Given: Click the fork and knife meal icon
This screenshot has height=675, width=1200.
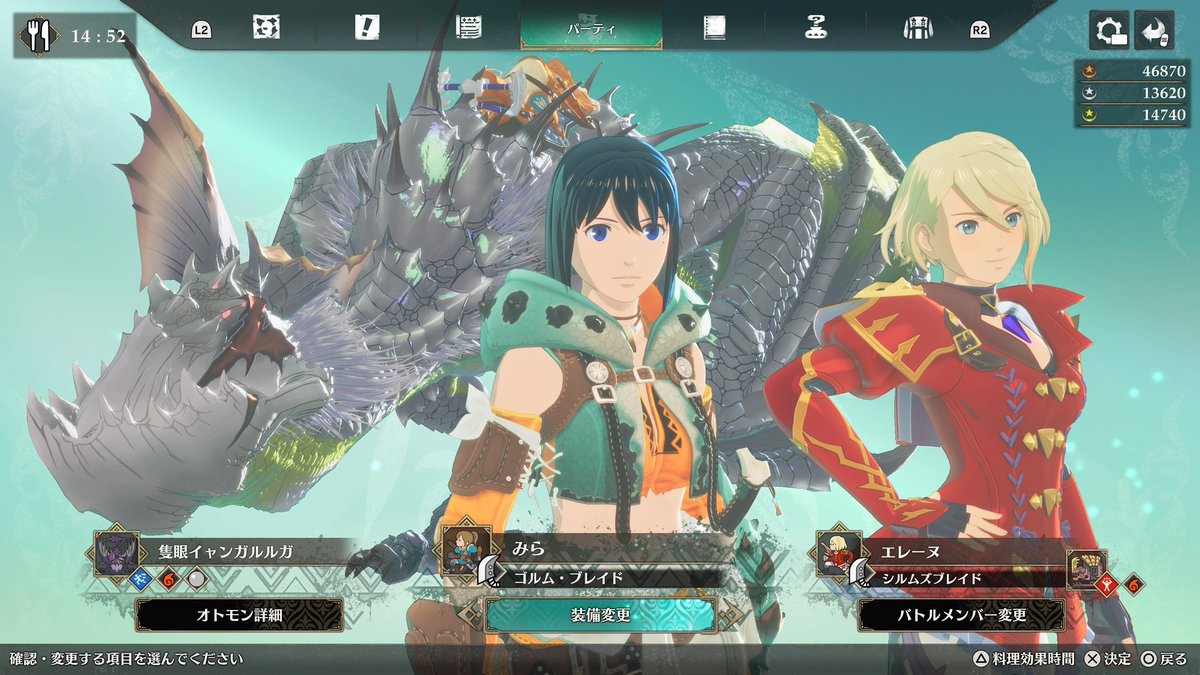Looking at the screenshot, I should coord(40,37).
